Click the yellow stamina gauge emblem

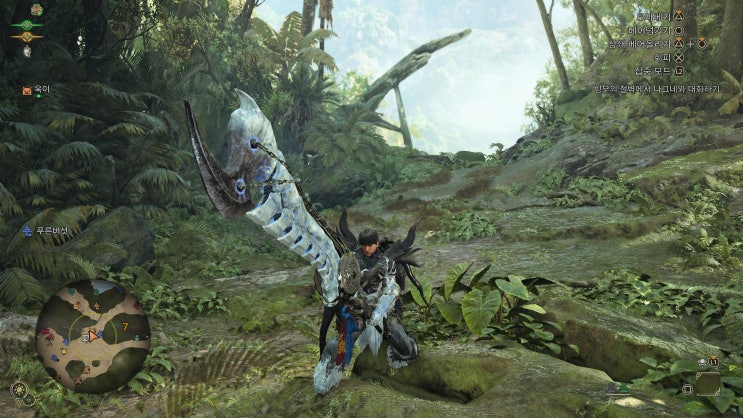tap(27, 37)
